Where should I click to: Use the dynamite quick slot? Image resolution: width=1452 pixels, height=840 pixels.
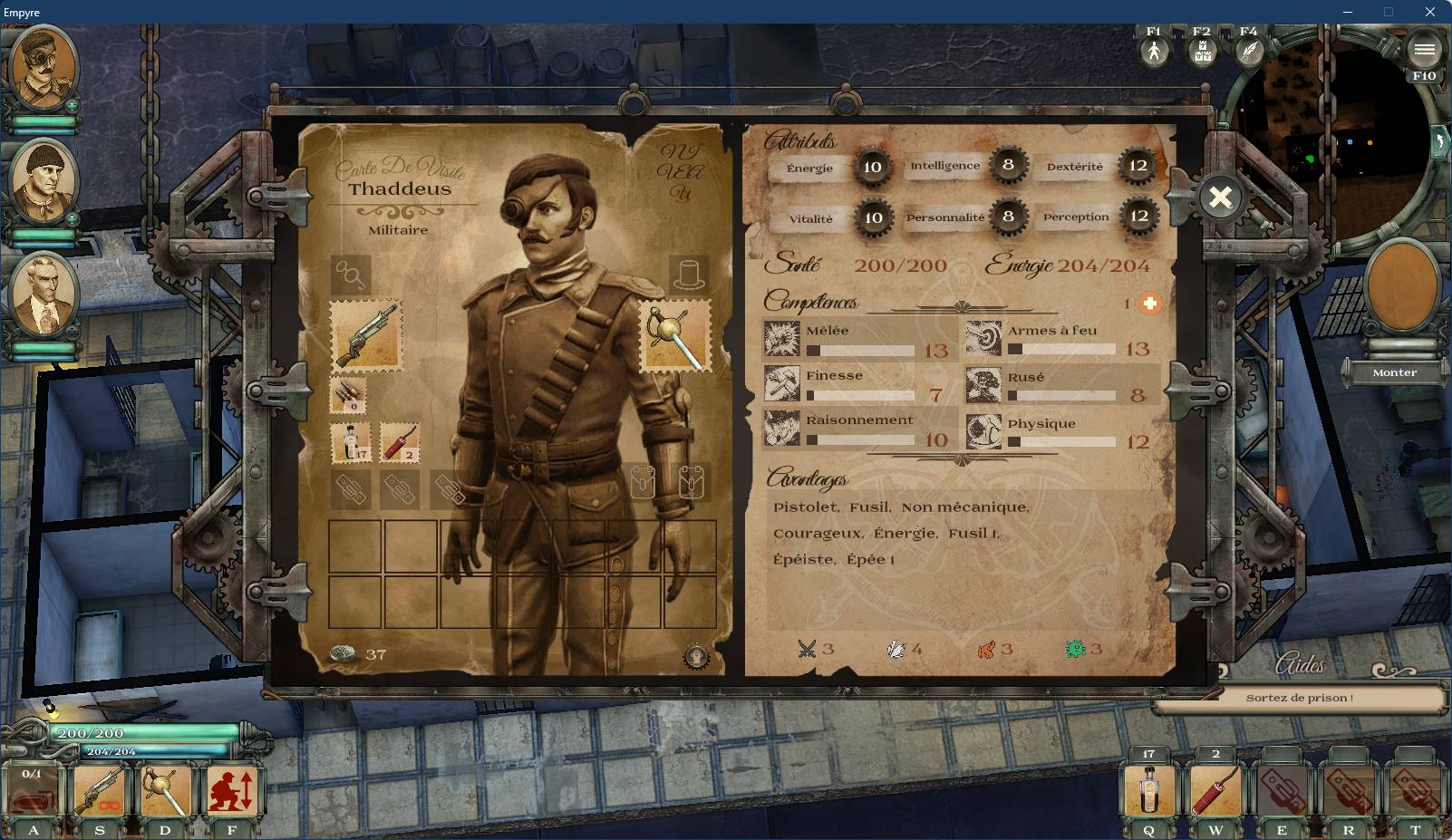click(x=1215, y=791)
